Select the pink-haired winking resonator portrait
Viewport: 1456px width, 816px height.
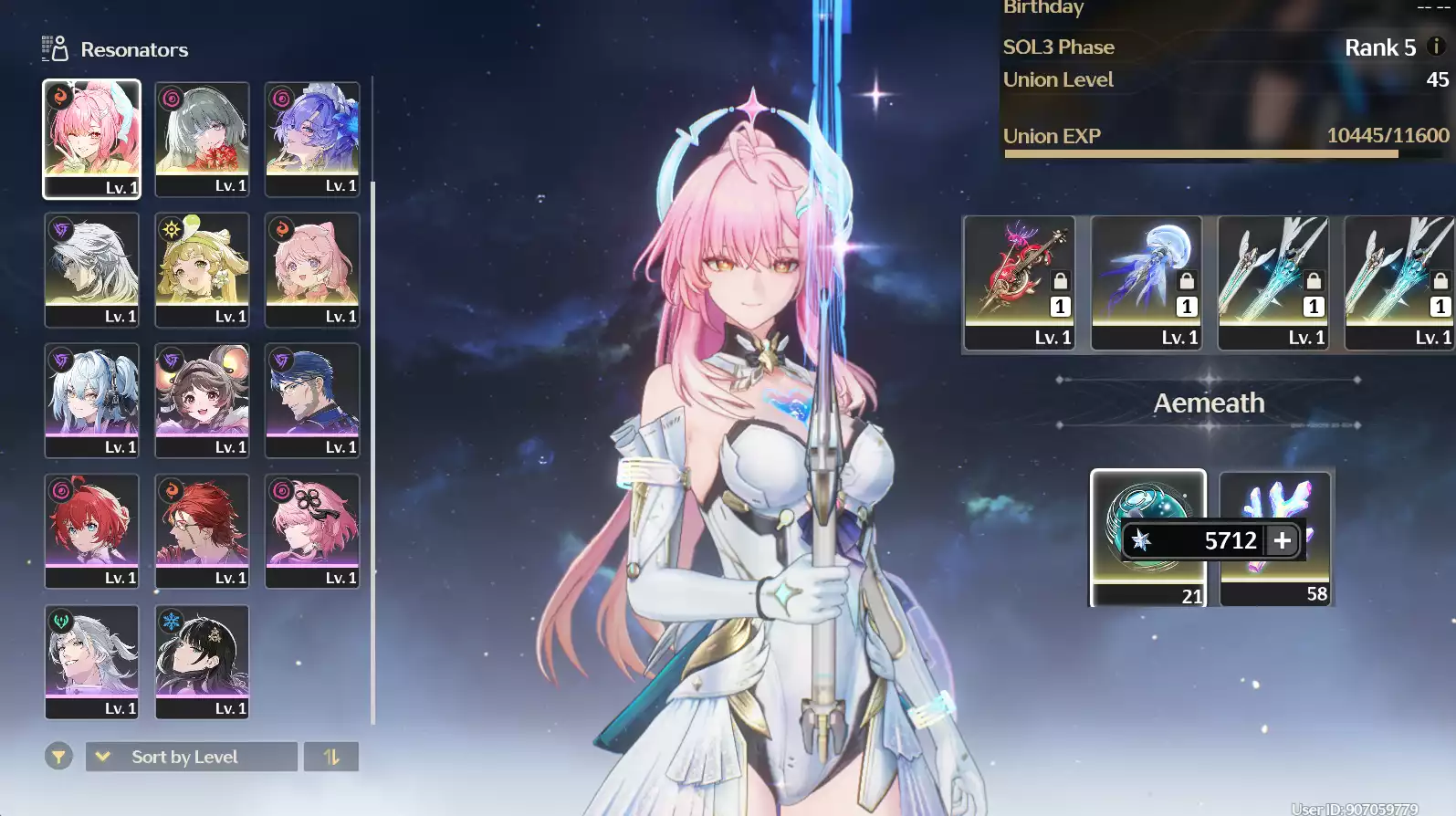[91, 138]
